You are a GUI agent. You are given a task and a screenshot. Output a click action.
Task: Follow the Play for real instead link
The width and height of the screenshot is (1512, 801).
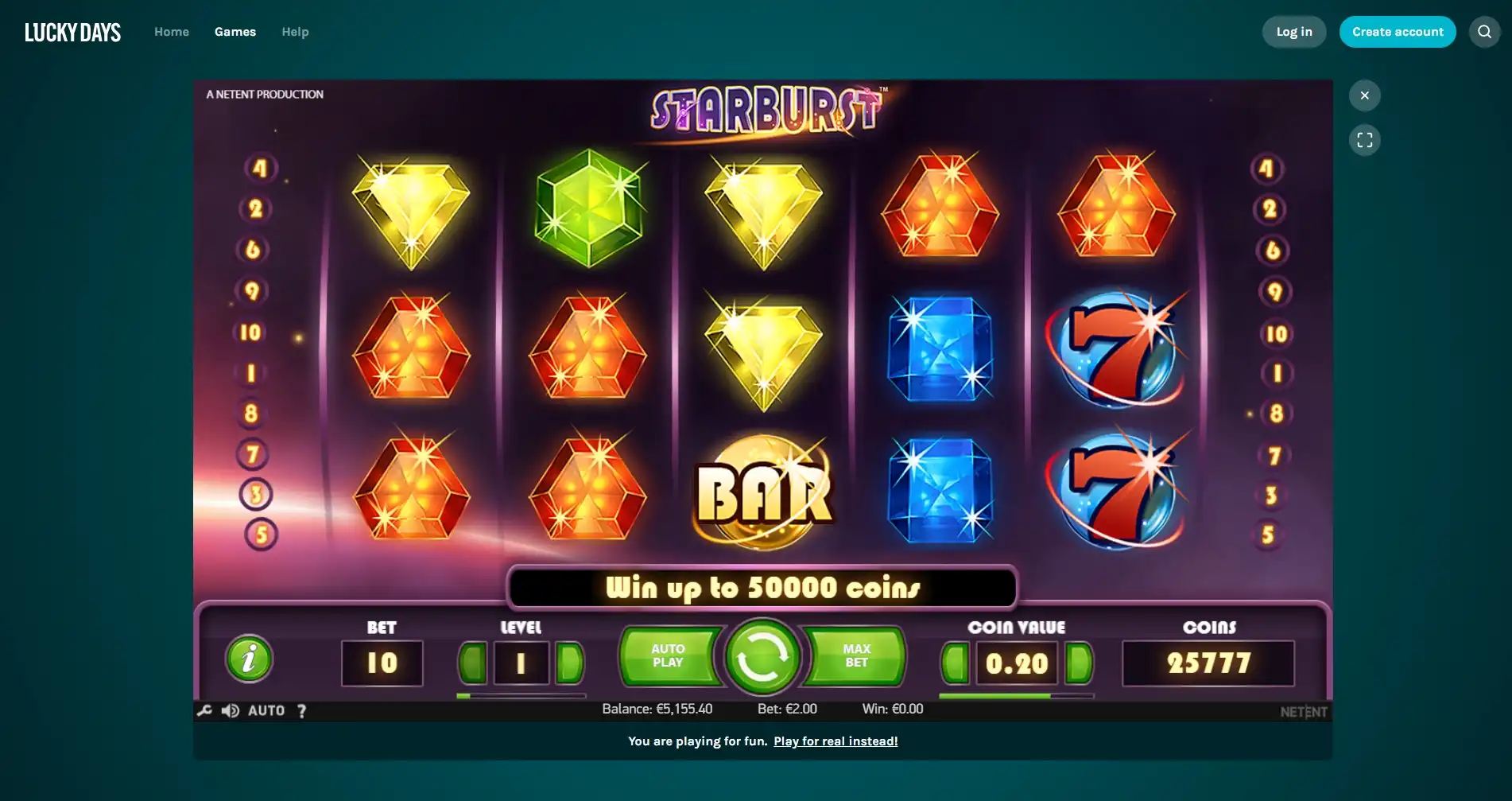coord(835,741)
